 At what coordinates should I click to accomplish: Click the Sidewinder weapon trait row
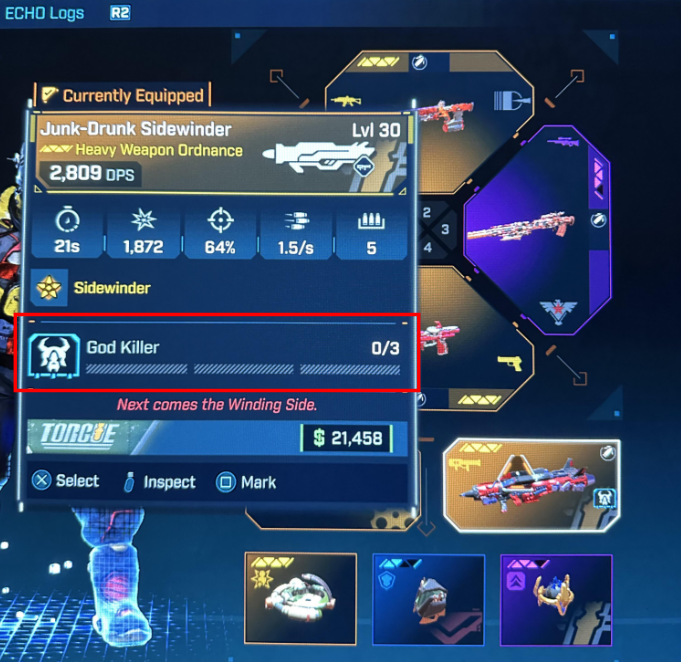point(217,288)
